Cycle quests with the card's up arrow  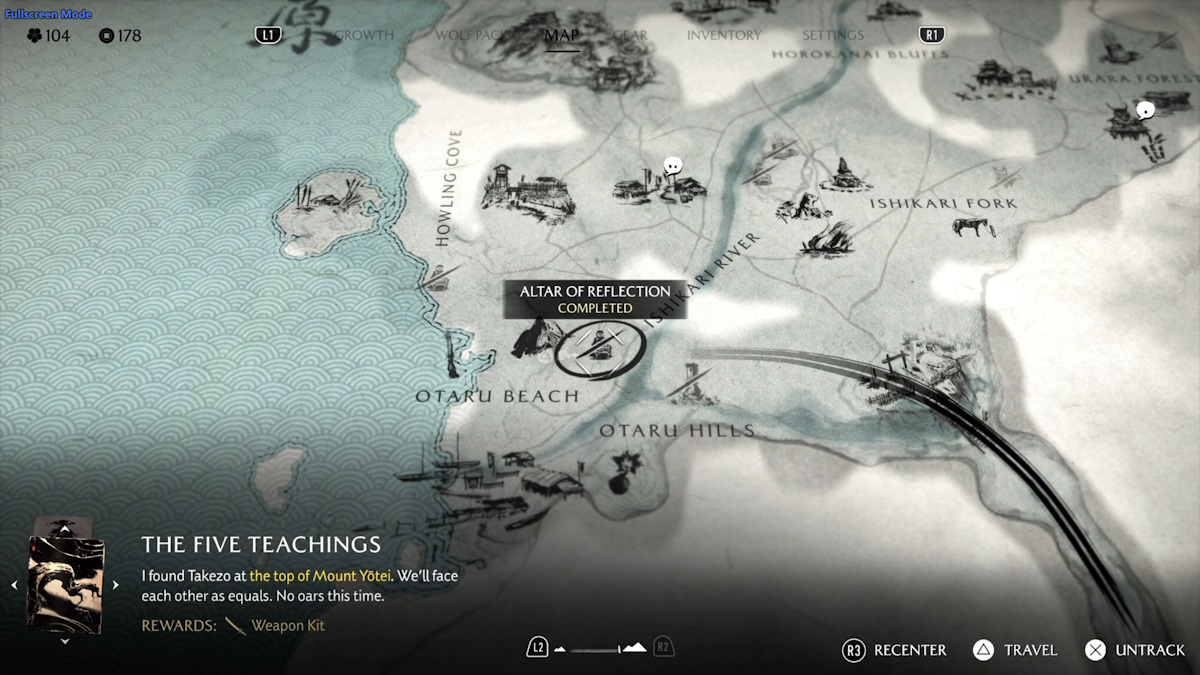(65, 527)
